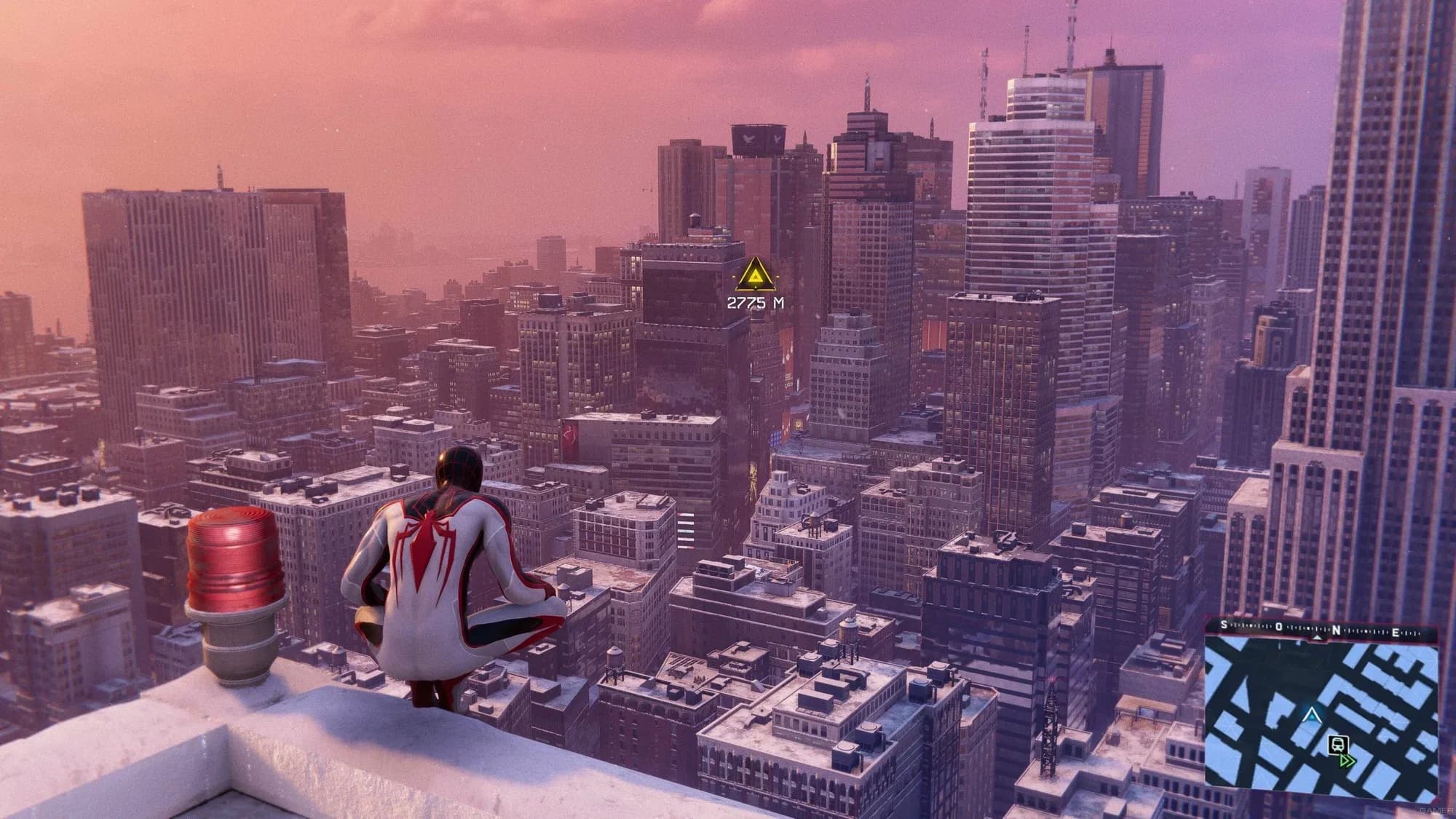Screen dimensions: 1456x819
Task: Click the 'N' north marker on the compass bar
Action: click(1337, 629)
